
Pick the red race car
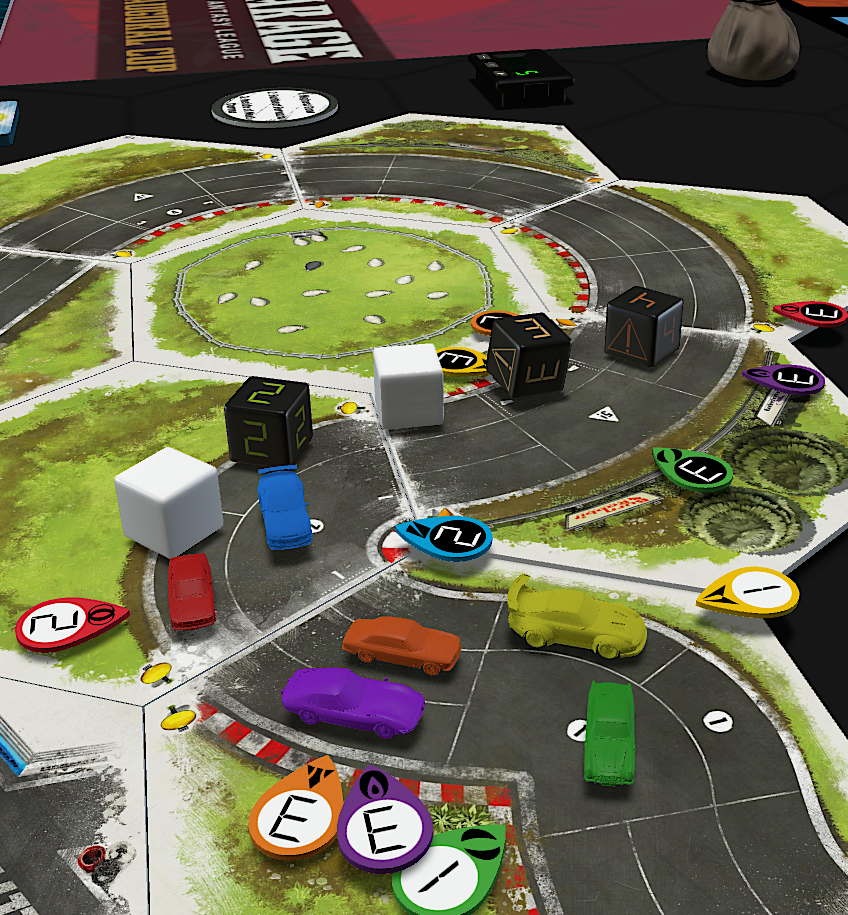pyautogui.click(x=190, y=590)
